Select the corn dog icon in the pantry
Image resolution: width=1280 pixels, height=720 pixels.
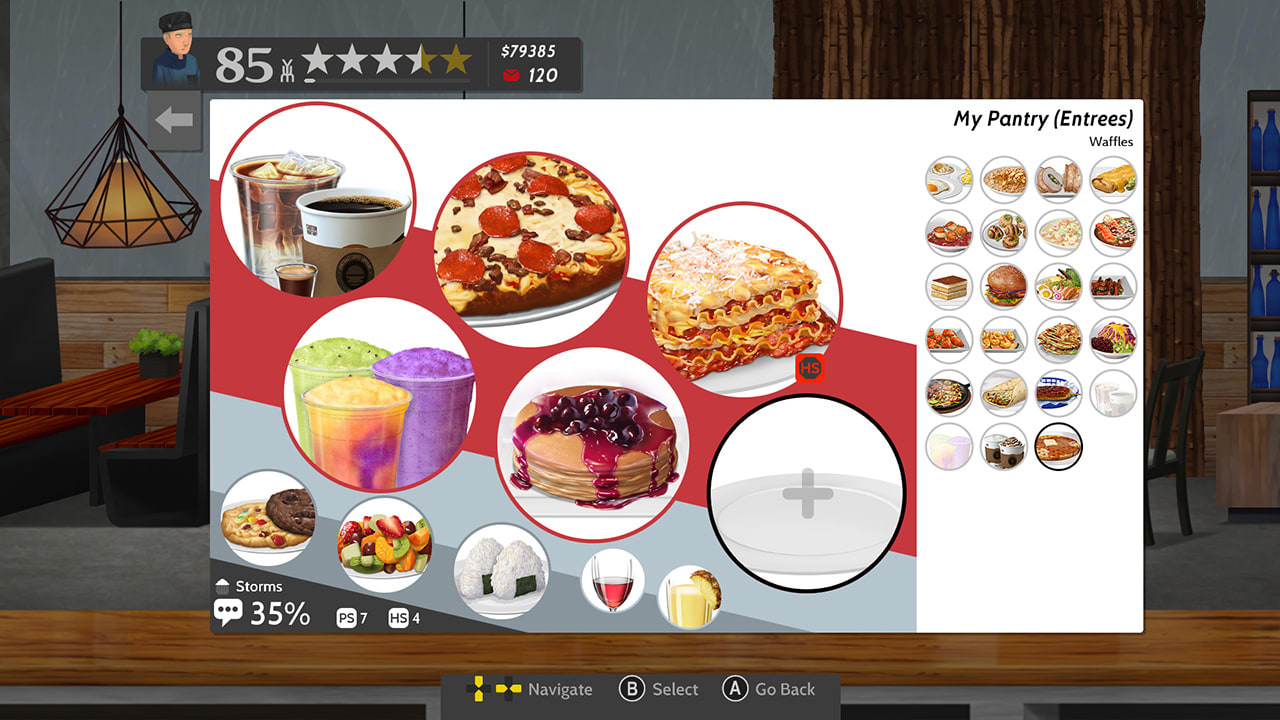point(1058,393)
